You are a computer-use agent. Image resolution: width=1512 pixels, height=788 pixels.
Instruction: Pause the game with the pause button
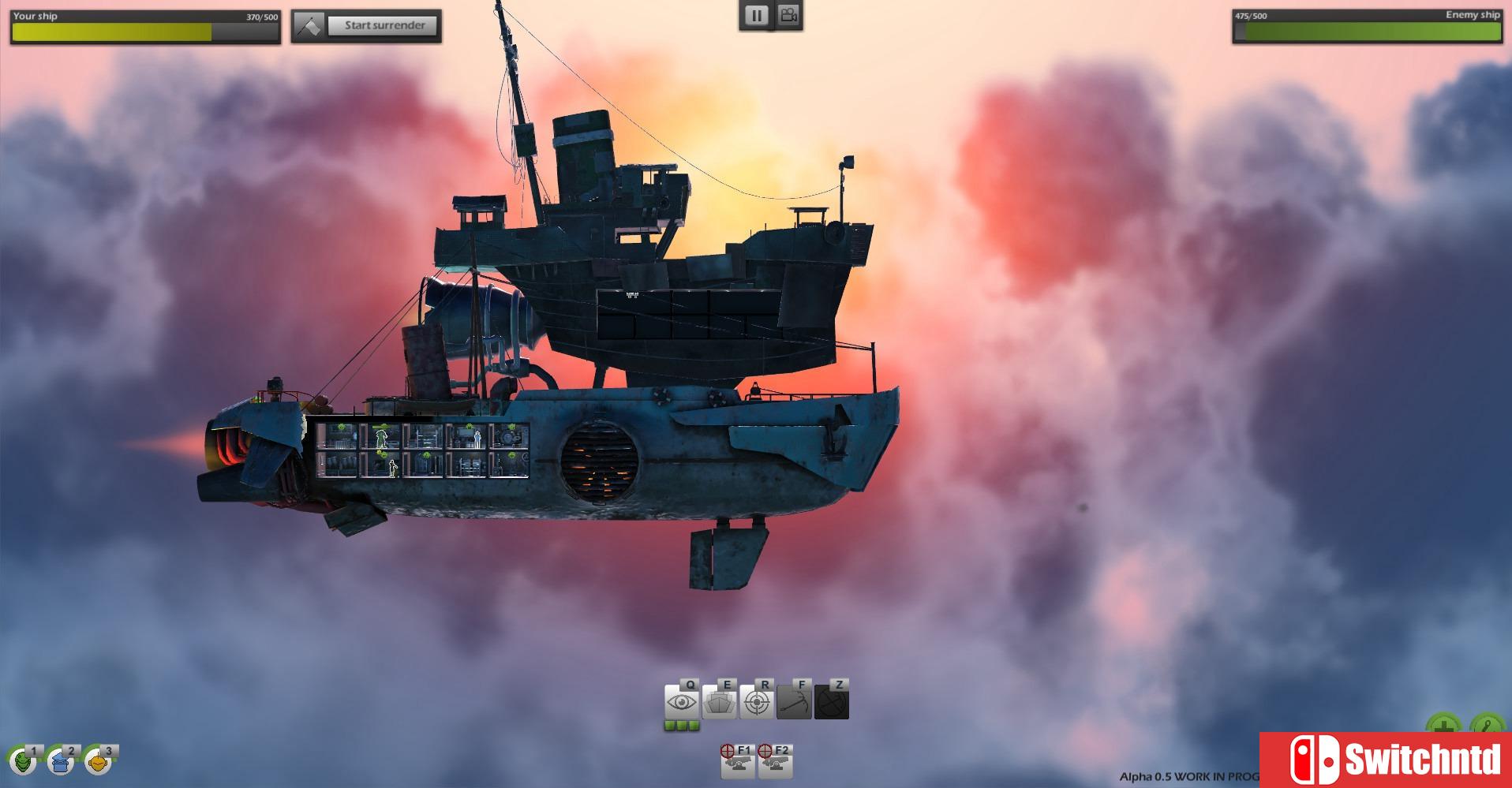pos(756,16)
